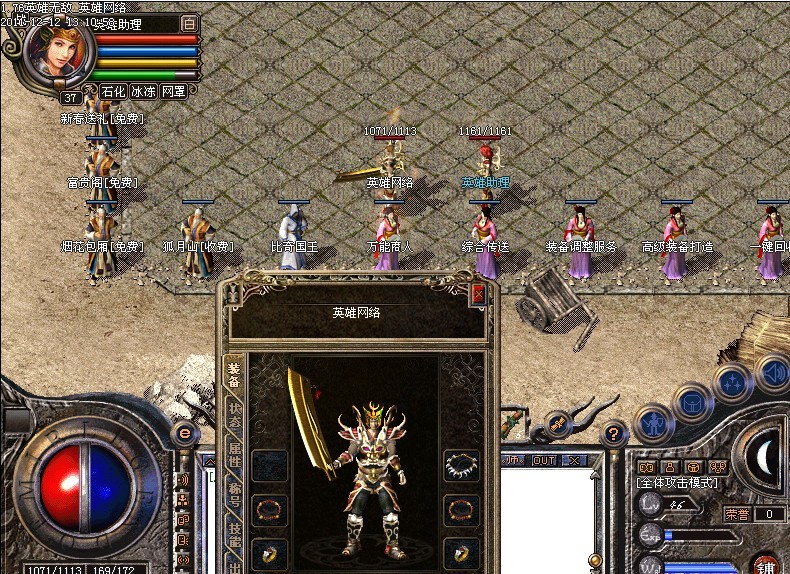
Task: Open the bag inventory round button
Action: pos(694,402)
